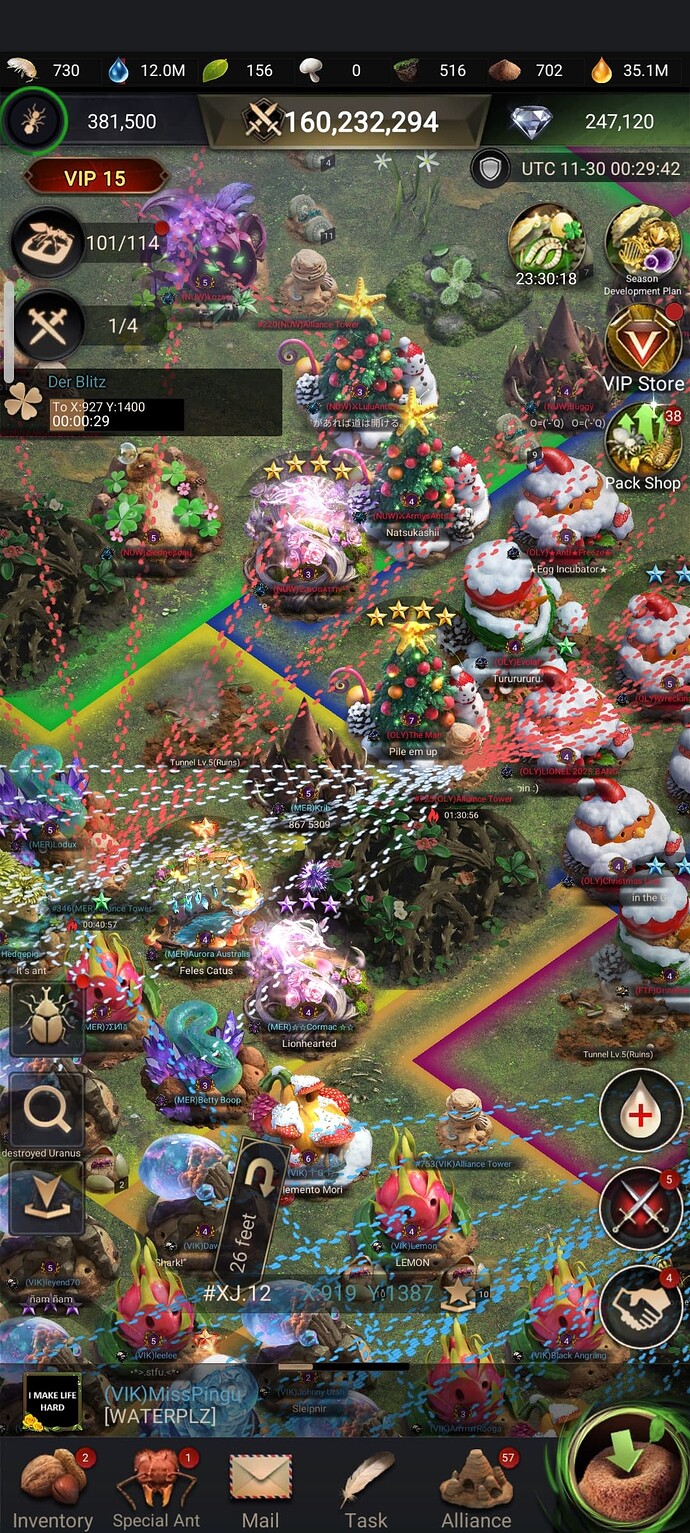
Task: Open the Alliance menu
Action: click(x=477, y=1488)
